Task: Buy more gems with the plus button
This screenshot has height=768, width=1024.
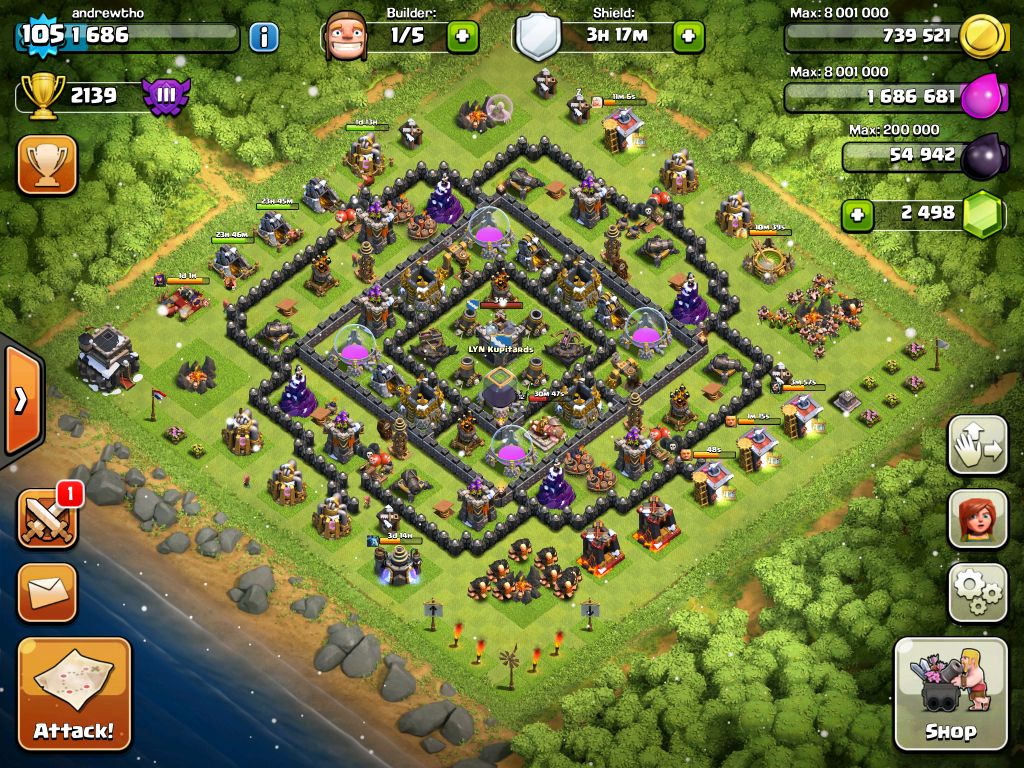Action: coord(856,214)
